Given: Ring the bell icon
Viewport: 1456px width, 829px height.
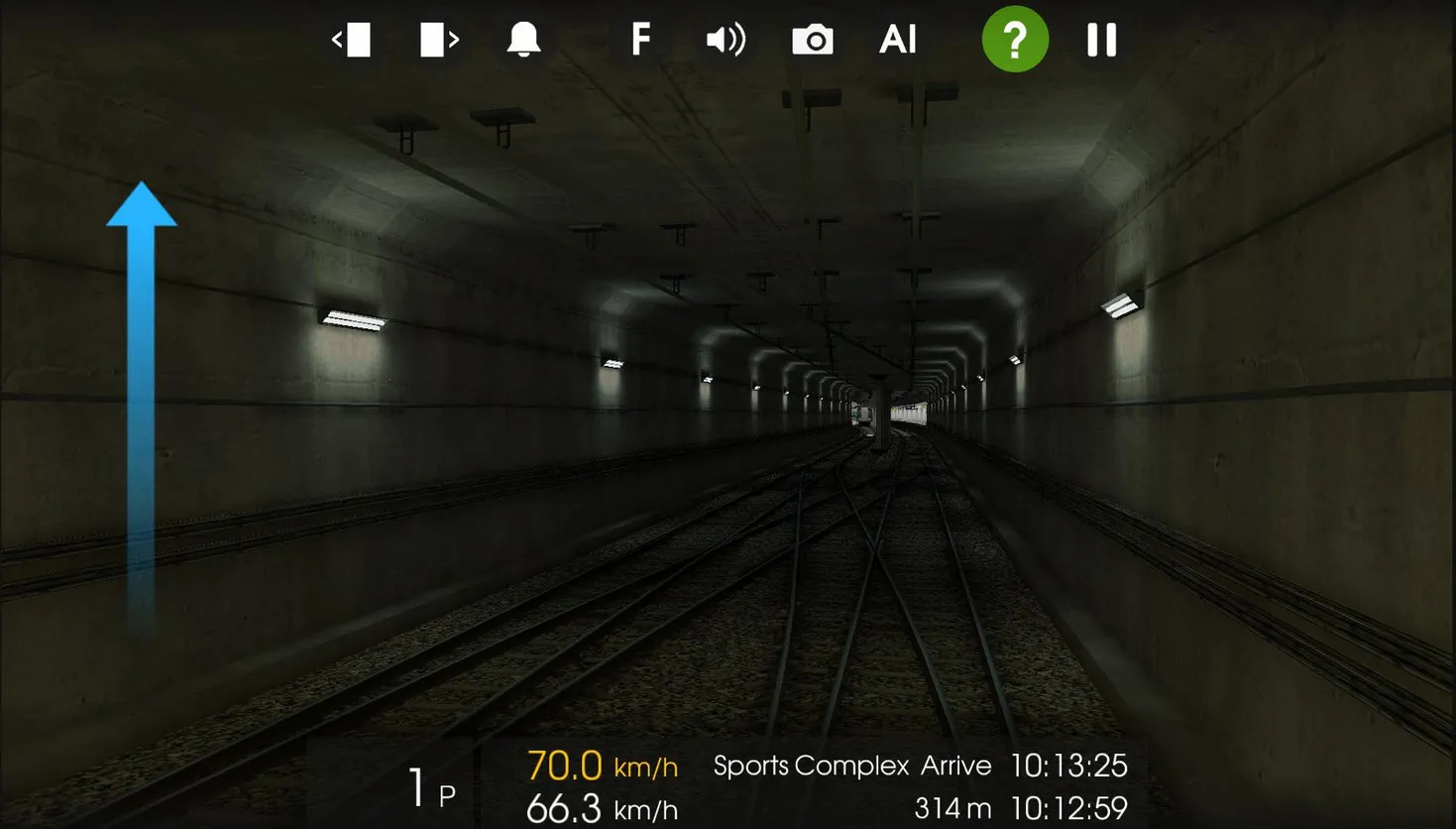Looking at the screenshot, I should 523,40.
